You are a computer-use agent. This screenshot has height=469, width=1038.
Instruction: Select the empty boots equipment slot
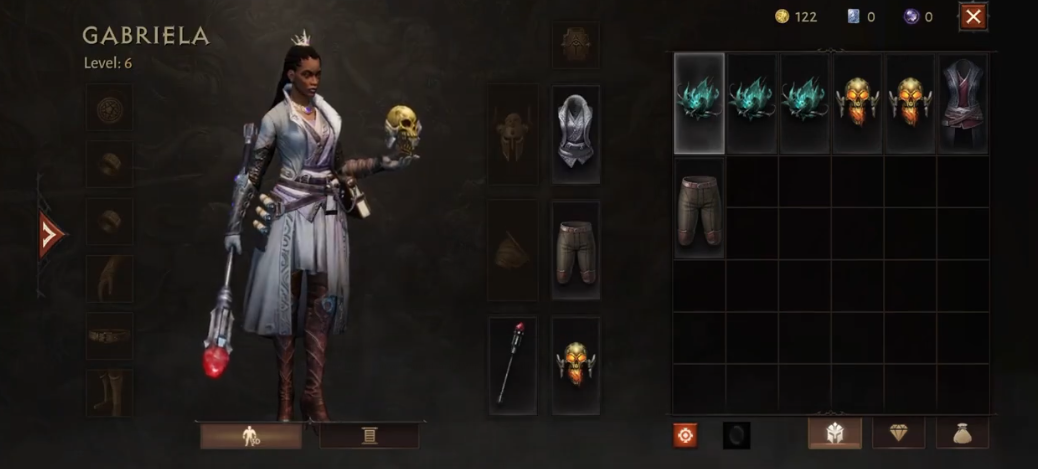[x=108, y=392]
